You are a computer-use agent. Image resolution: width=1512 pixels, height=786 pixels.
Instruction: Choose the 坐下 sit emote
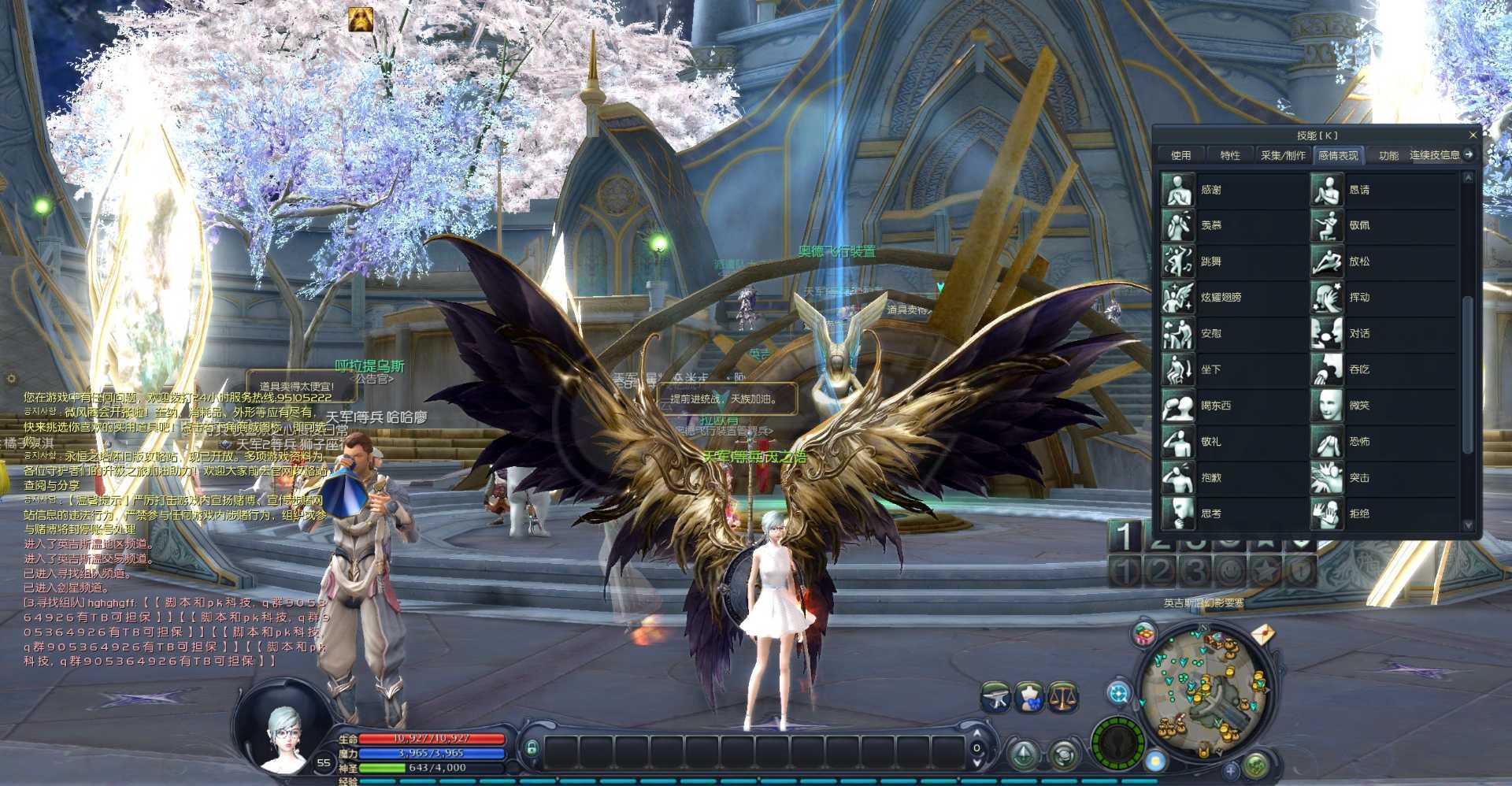pyautogui.click(x=1179, y=369)
